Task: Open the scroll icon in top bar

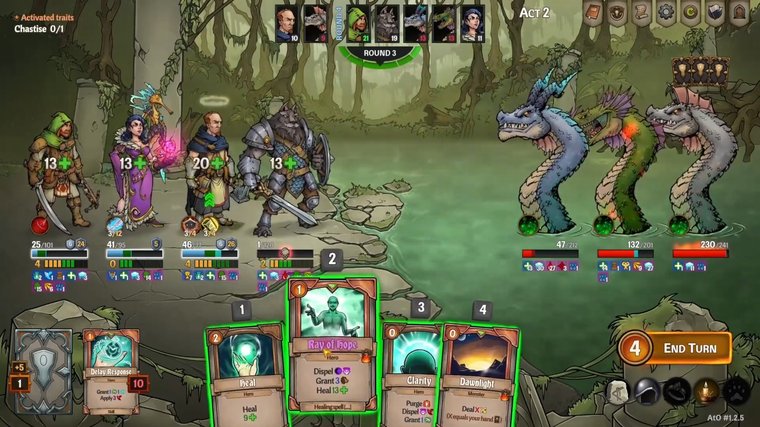Action: pos(643,13)
